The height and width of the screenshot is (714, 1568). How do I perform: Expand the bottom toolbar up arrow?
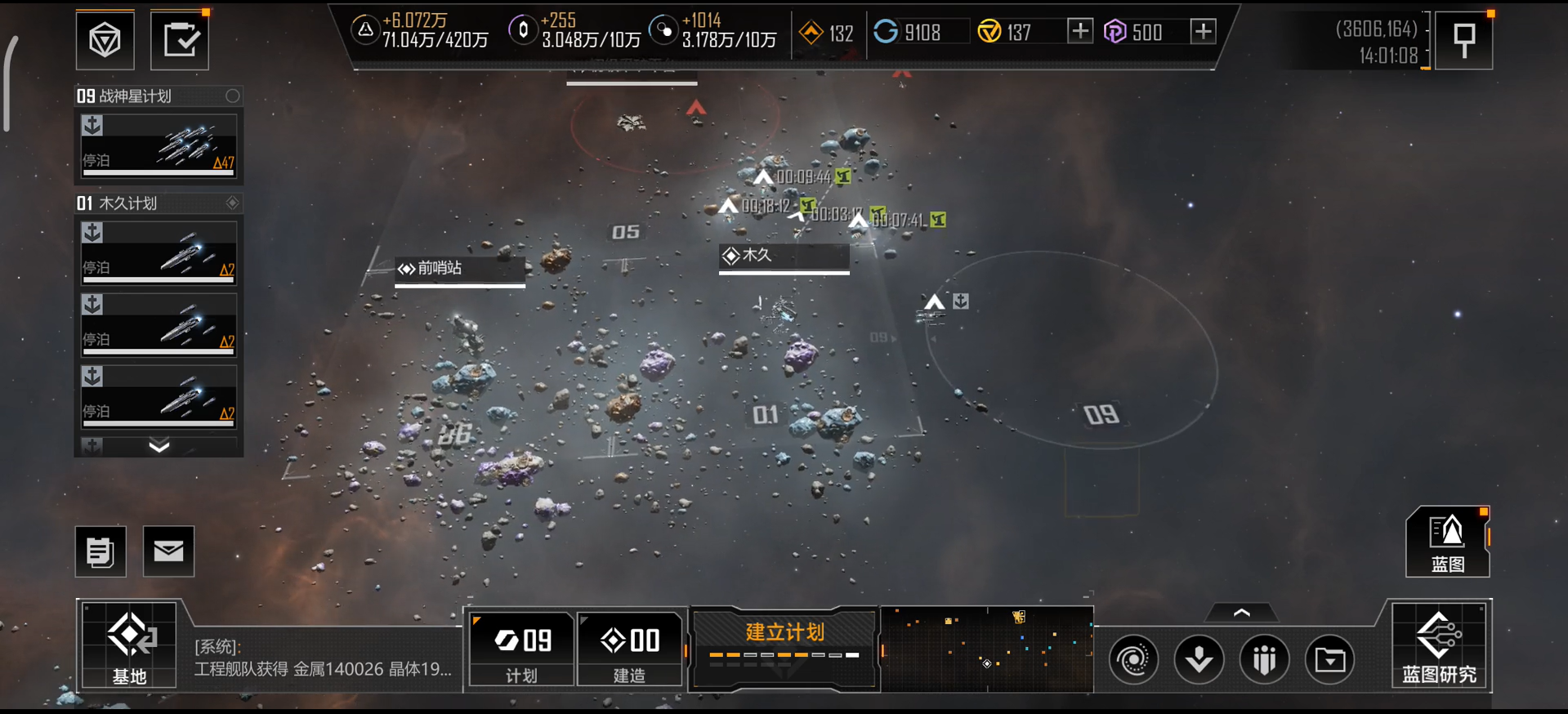point(1241,613)
